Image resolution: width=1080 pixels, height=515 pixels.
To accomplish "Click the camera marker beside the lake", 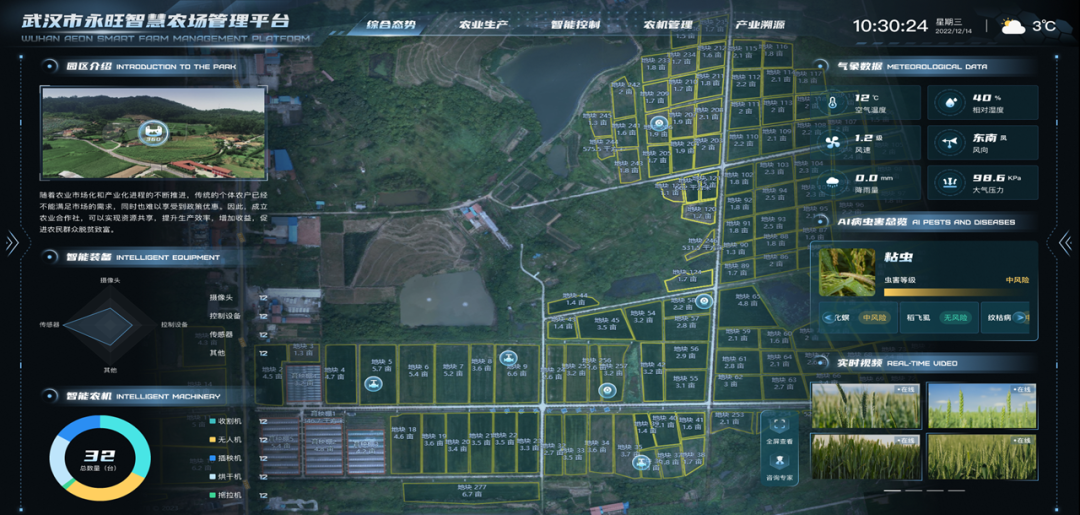I will (657, 125).
